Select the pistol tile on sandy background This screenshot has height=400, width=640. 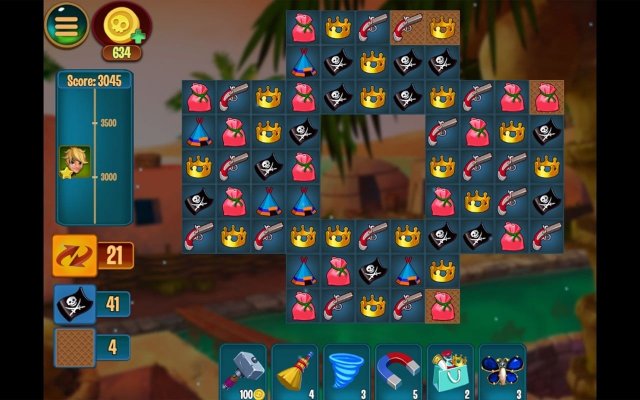[x=407, y=28]
